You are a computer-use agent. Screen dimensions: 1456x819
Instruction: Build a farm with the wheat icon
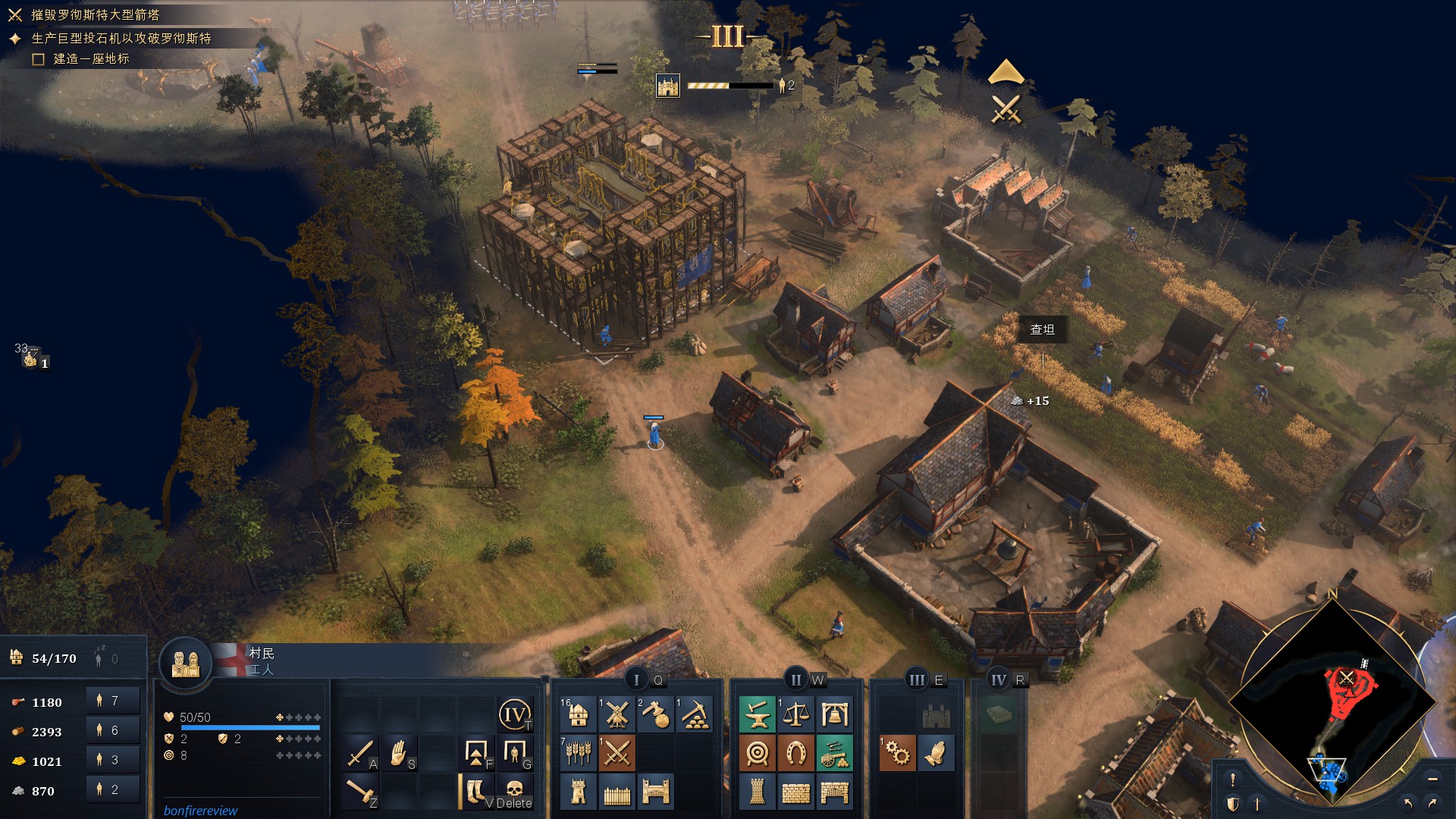pyautogui.click(x=578, y=753)
